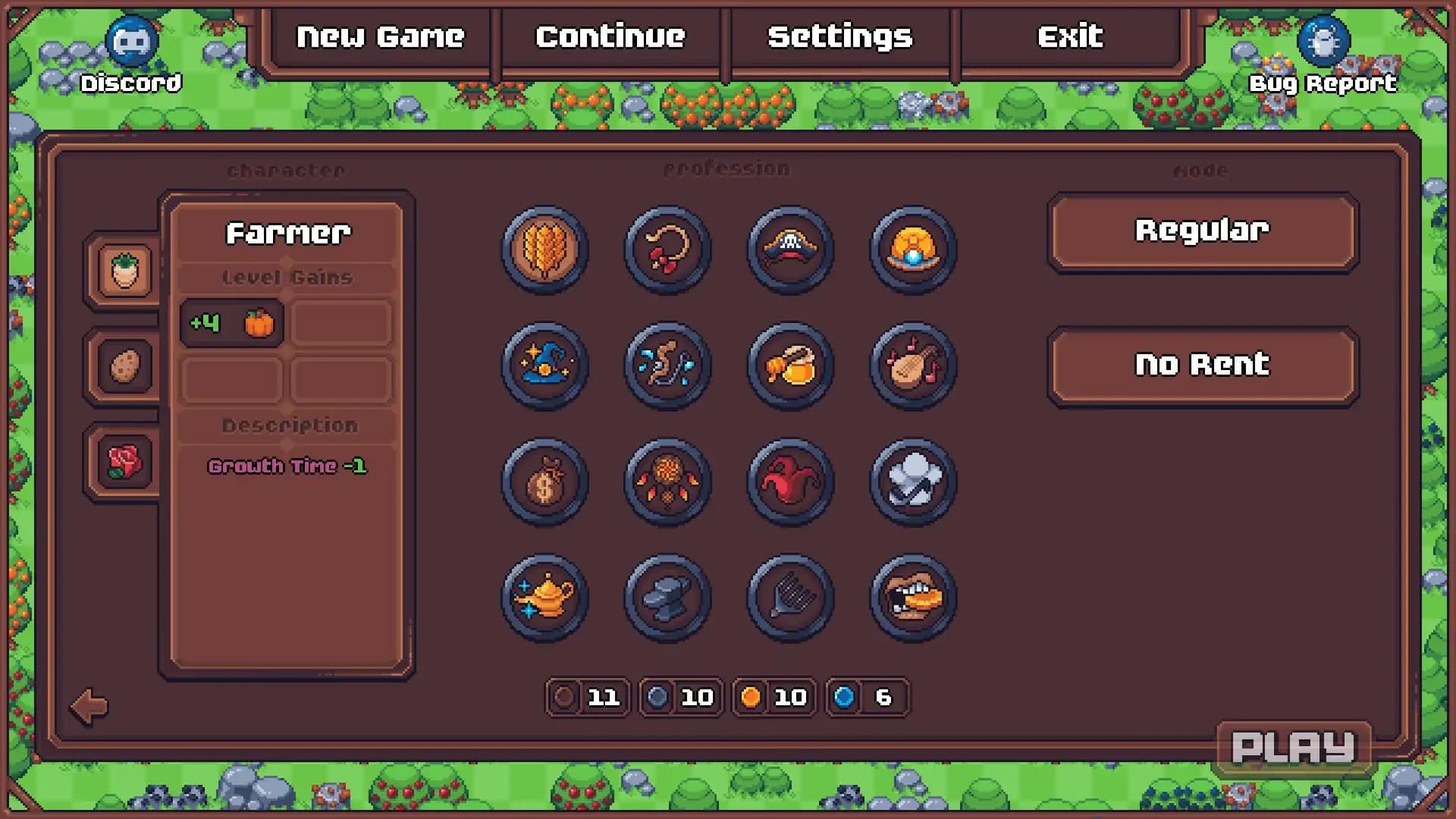Pick the lute musician profession icon
Screen dimensions: 1456x819
point(912,366)
